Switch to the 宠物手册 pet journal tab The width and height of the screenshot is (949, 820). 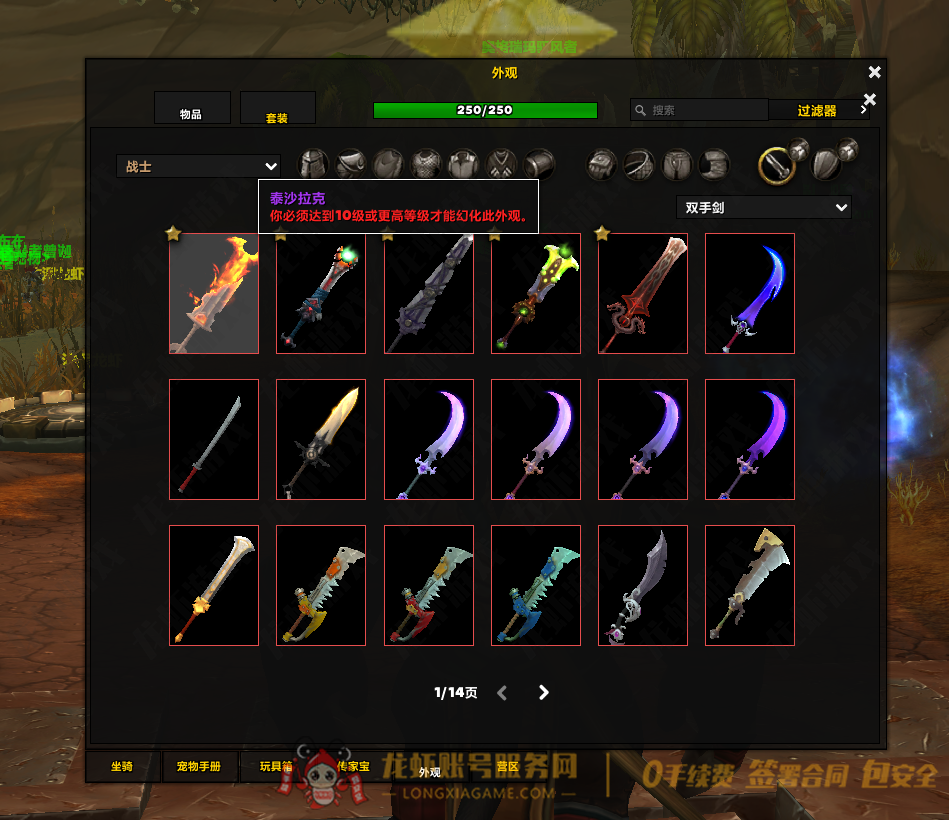201,767
